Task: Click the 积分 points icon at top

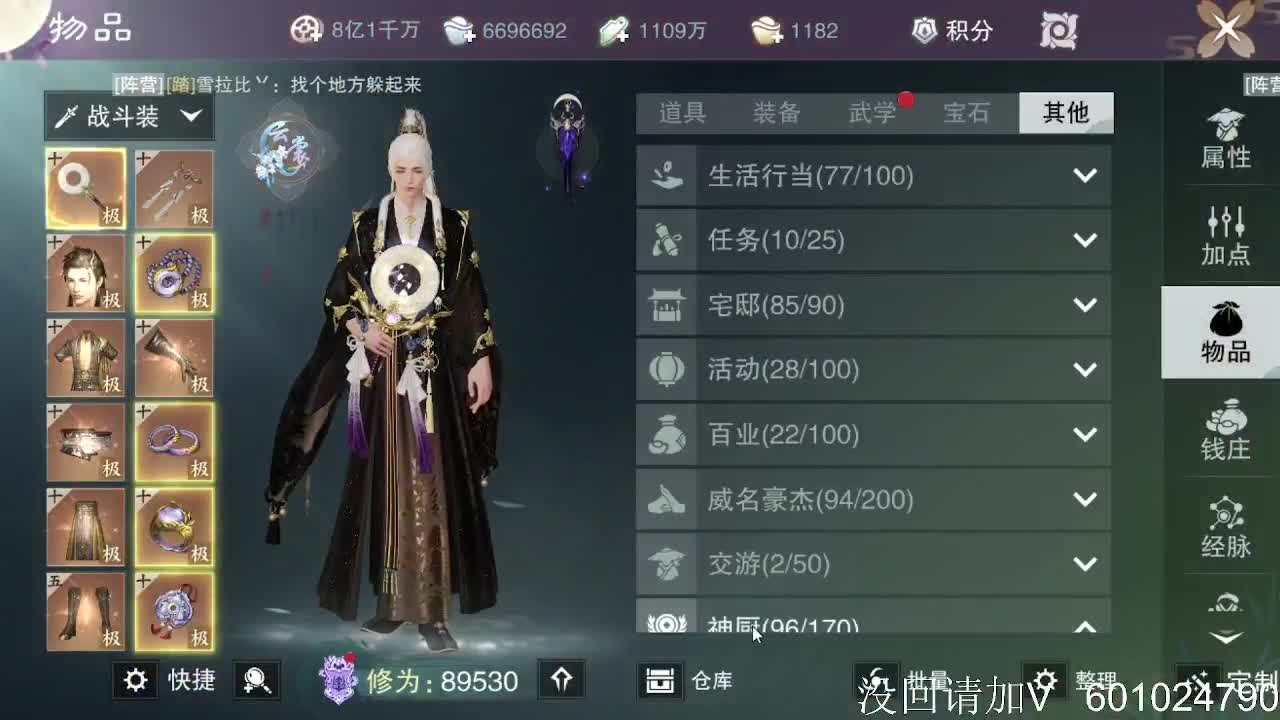Action: click(927, 30)
